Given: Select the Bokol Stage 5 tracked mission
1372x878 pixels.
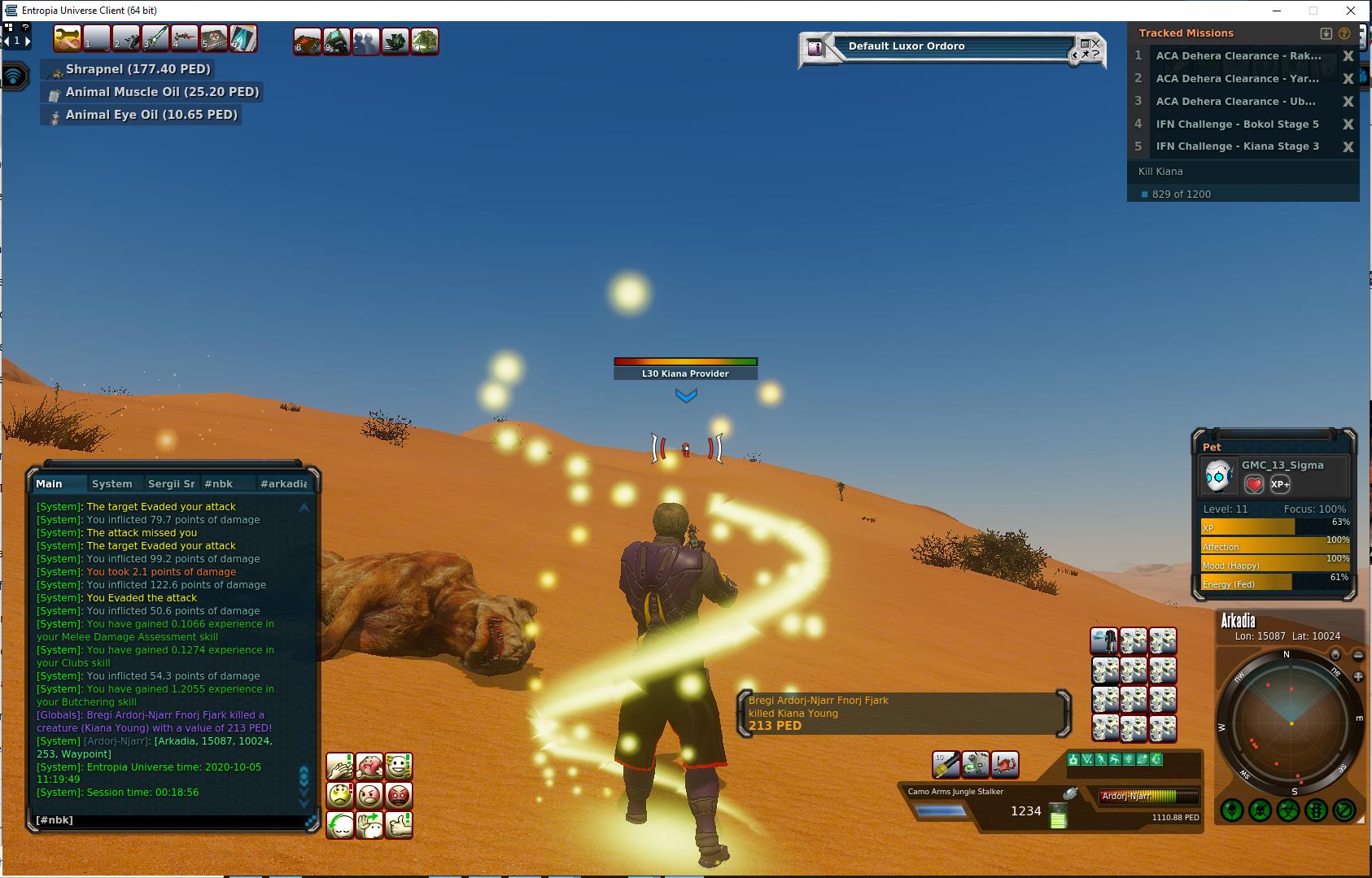Looking at the screenshot, I should pos(1236,124).
